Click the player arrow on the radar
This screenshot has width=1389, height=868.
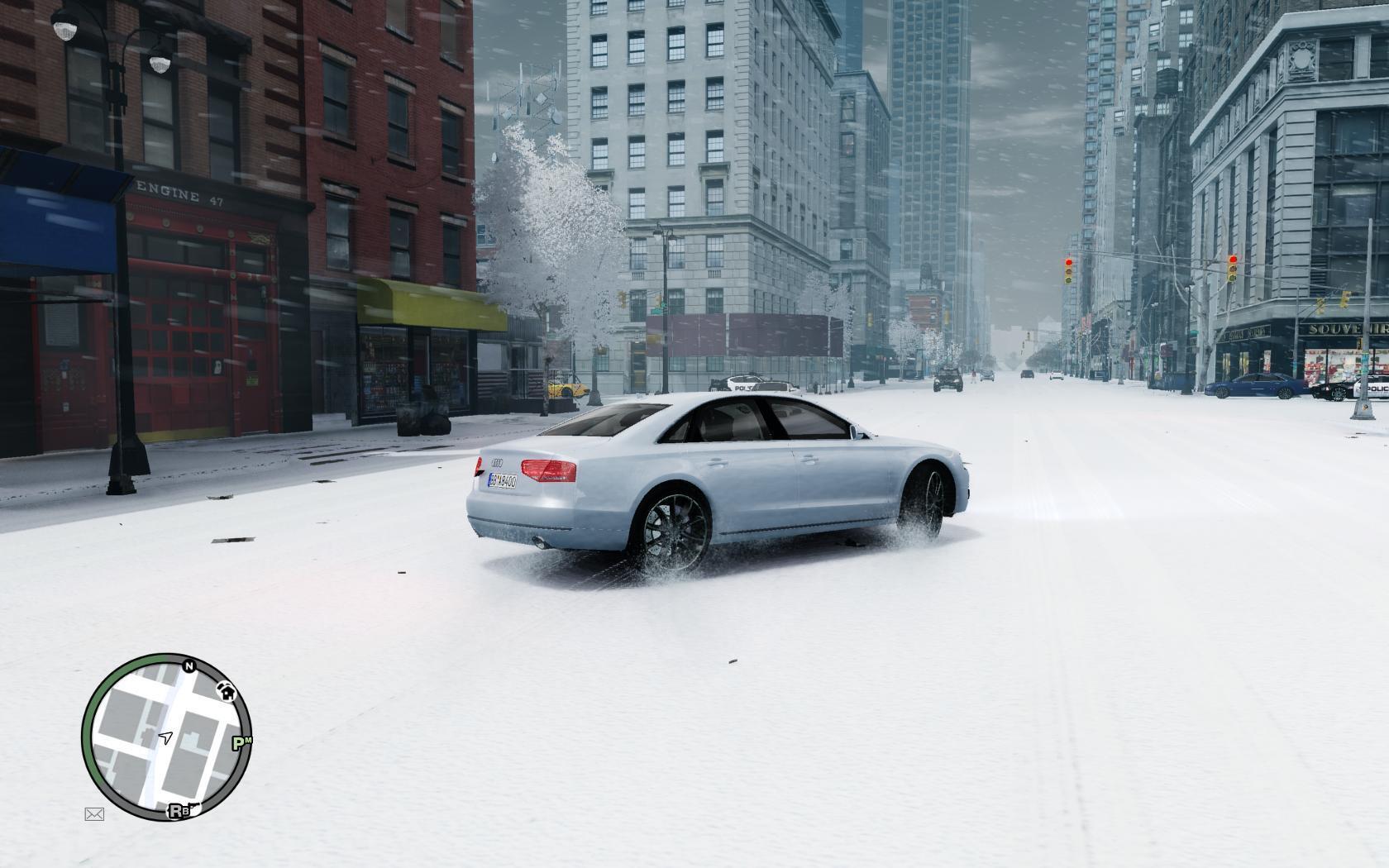[x=166, y=737]
